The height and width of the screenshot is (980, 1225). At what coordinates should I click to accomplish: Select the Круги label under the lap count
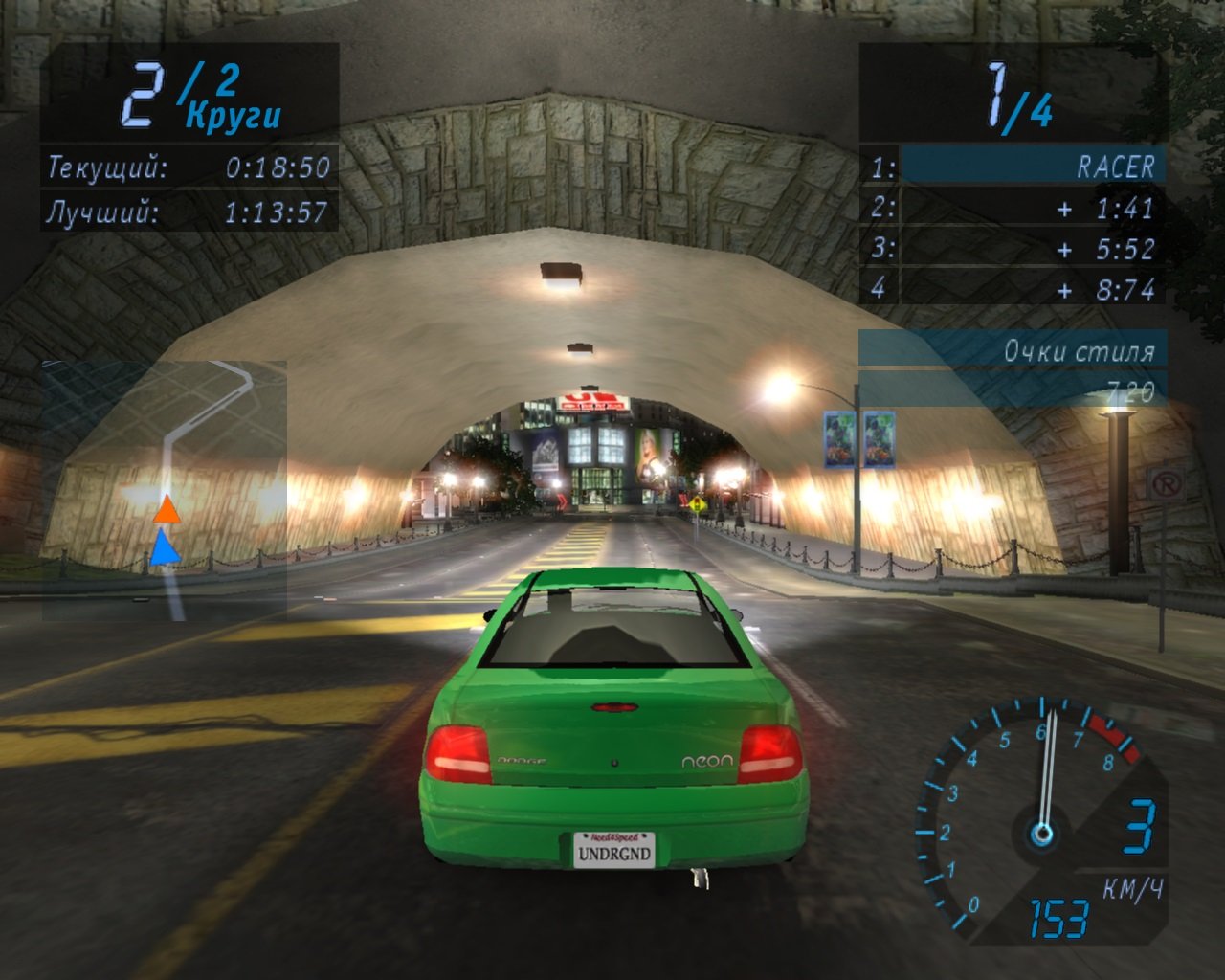coord(233,117)
